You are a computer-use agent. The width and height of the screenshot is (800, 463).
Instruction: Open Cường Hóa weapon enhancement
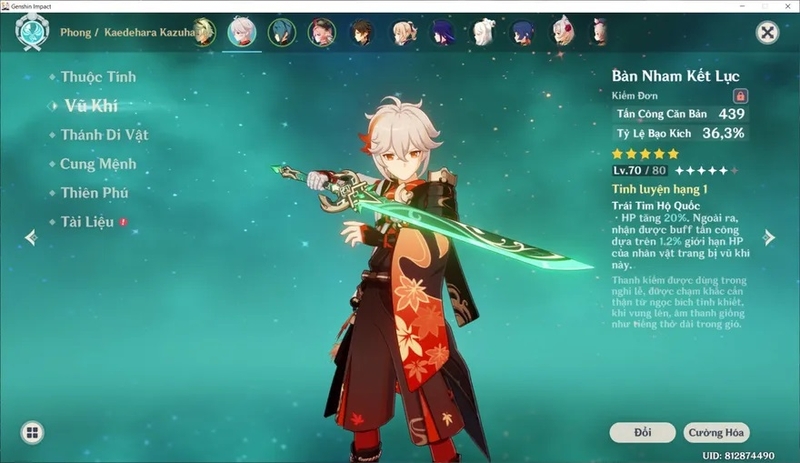pos(716,432)
